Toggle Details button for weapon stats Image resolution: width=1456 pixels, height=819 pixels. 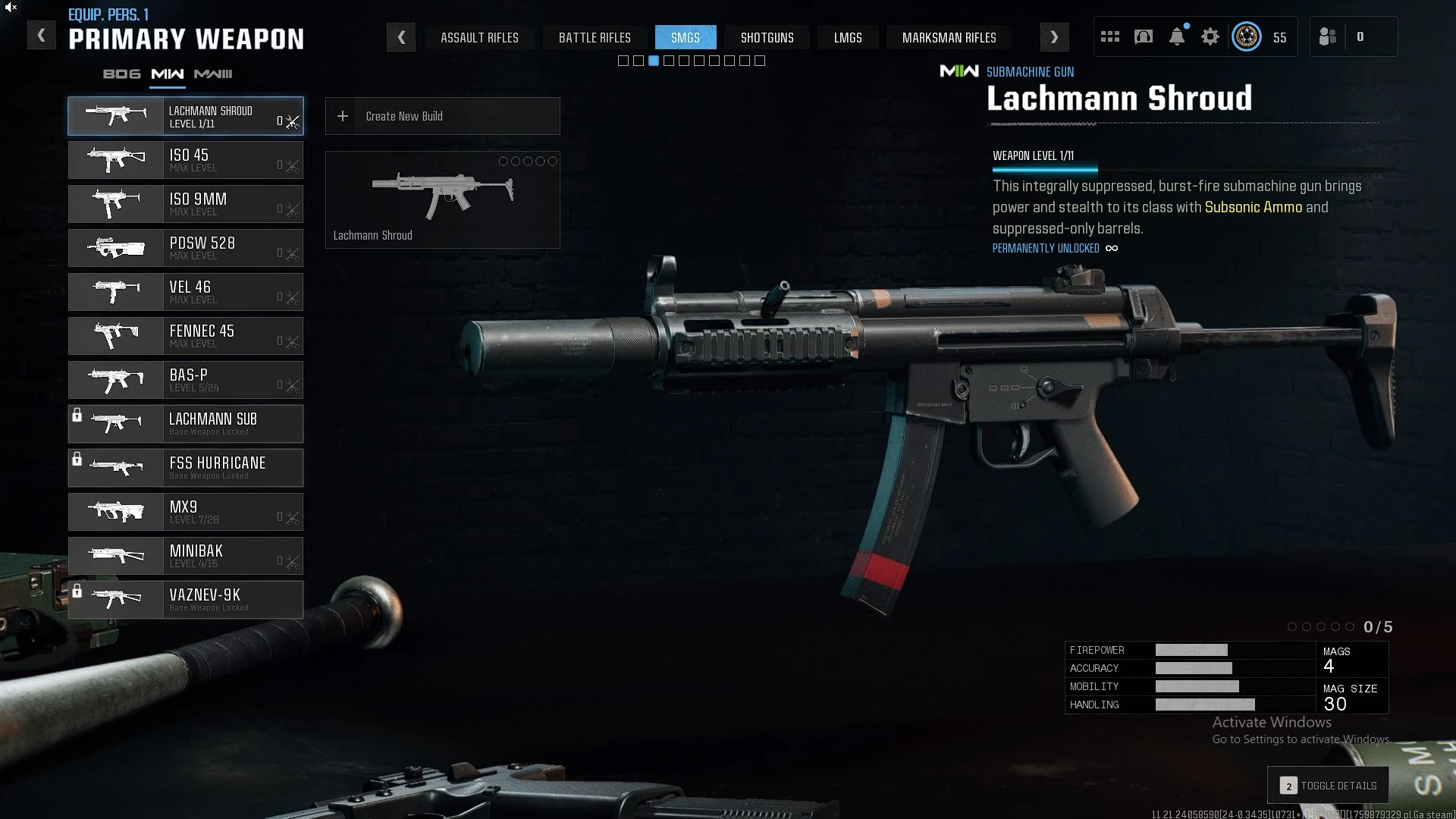(1329, 786)
